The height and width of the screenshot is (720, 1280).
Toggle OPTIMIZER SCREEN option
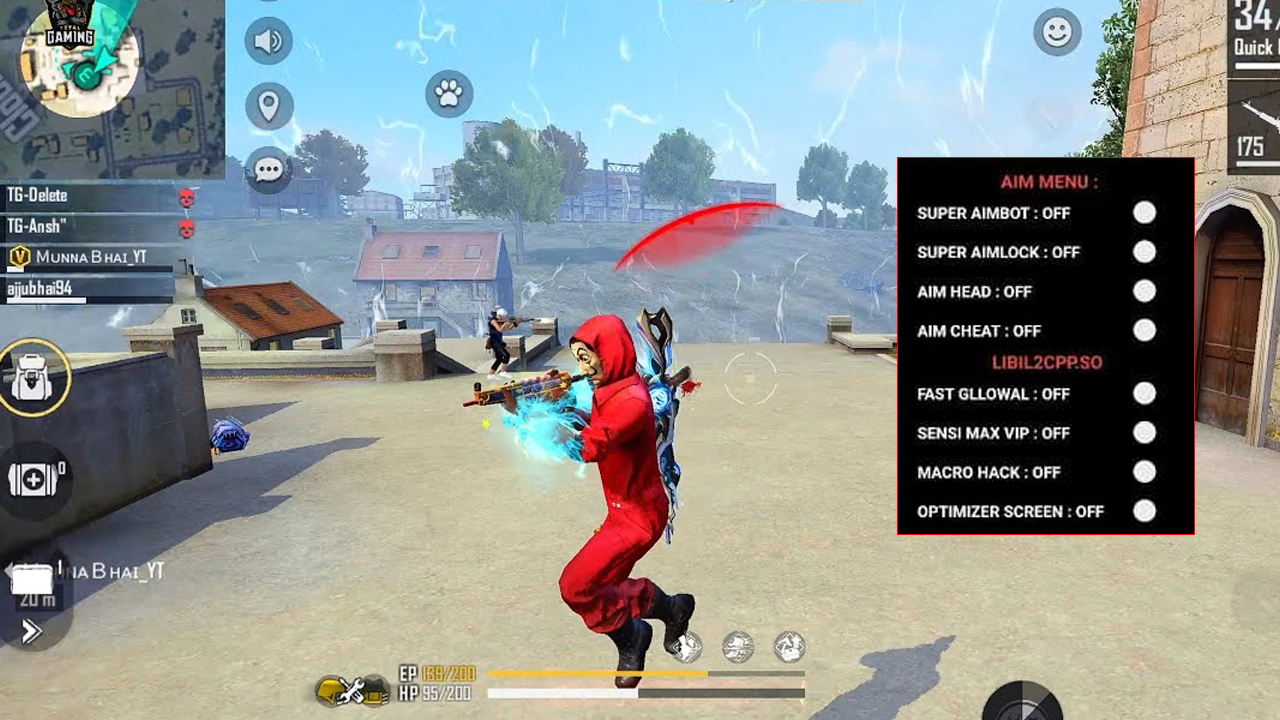[x=1144, y=511]
